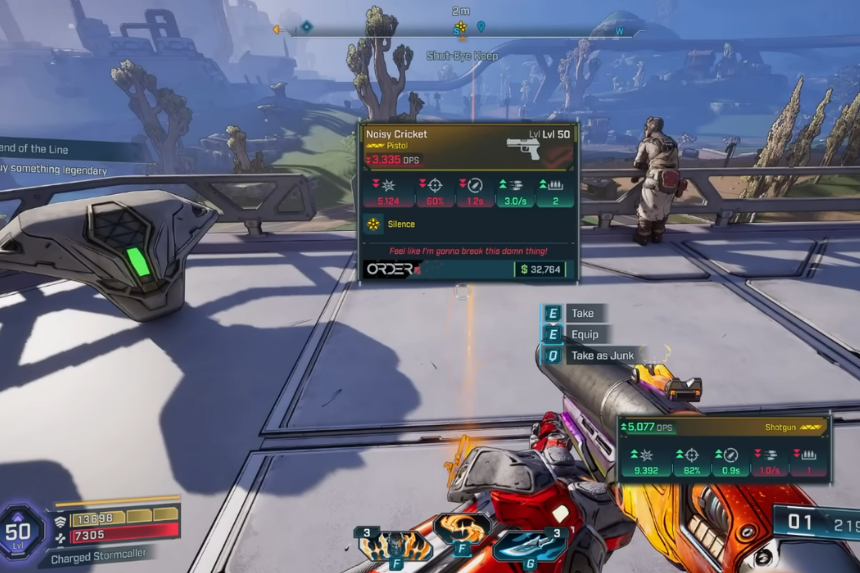
Task: Choose the Take option for the pistol
Action: point(582,313)
